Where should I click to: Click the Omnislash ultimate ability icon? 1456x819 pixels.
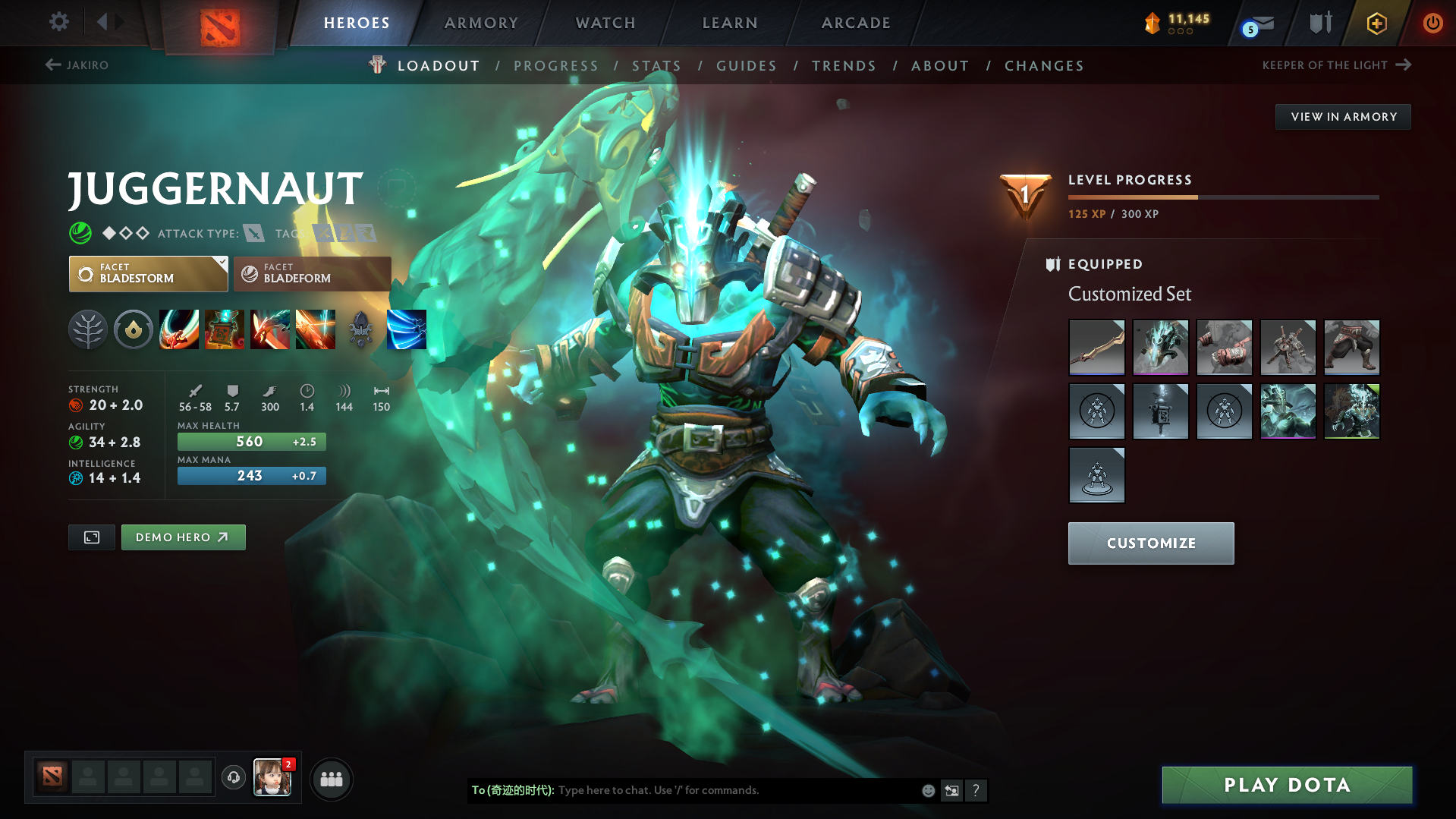(x=407, y=329)
